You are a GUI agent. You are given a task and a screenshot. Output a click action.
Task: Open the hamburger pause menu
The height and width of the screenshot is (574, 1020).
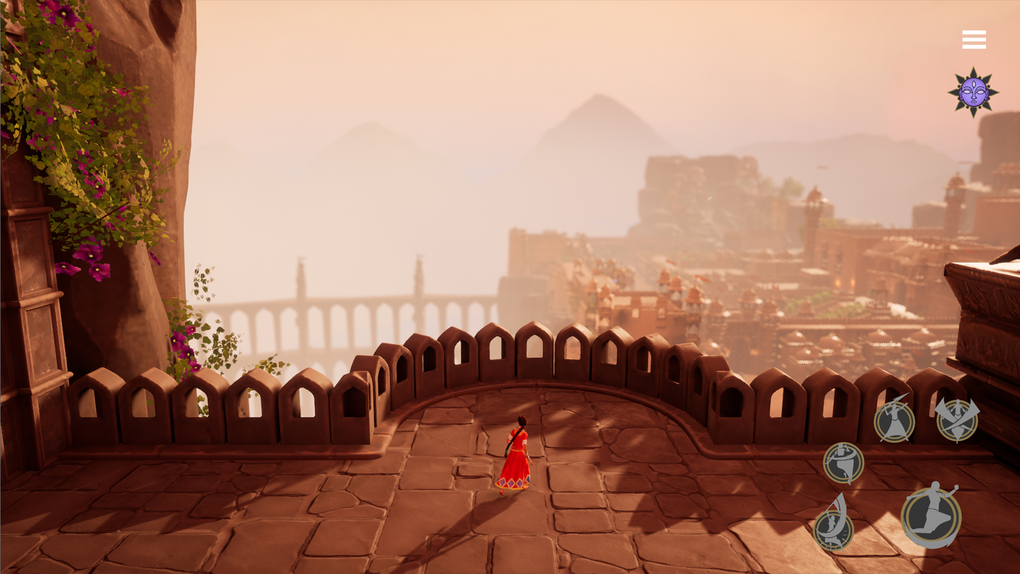[974, 40]
